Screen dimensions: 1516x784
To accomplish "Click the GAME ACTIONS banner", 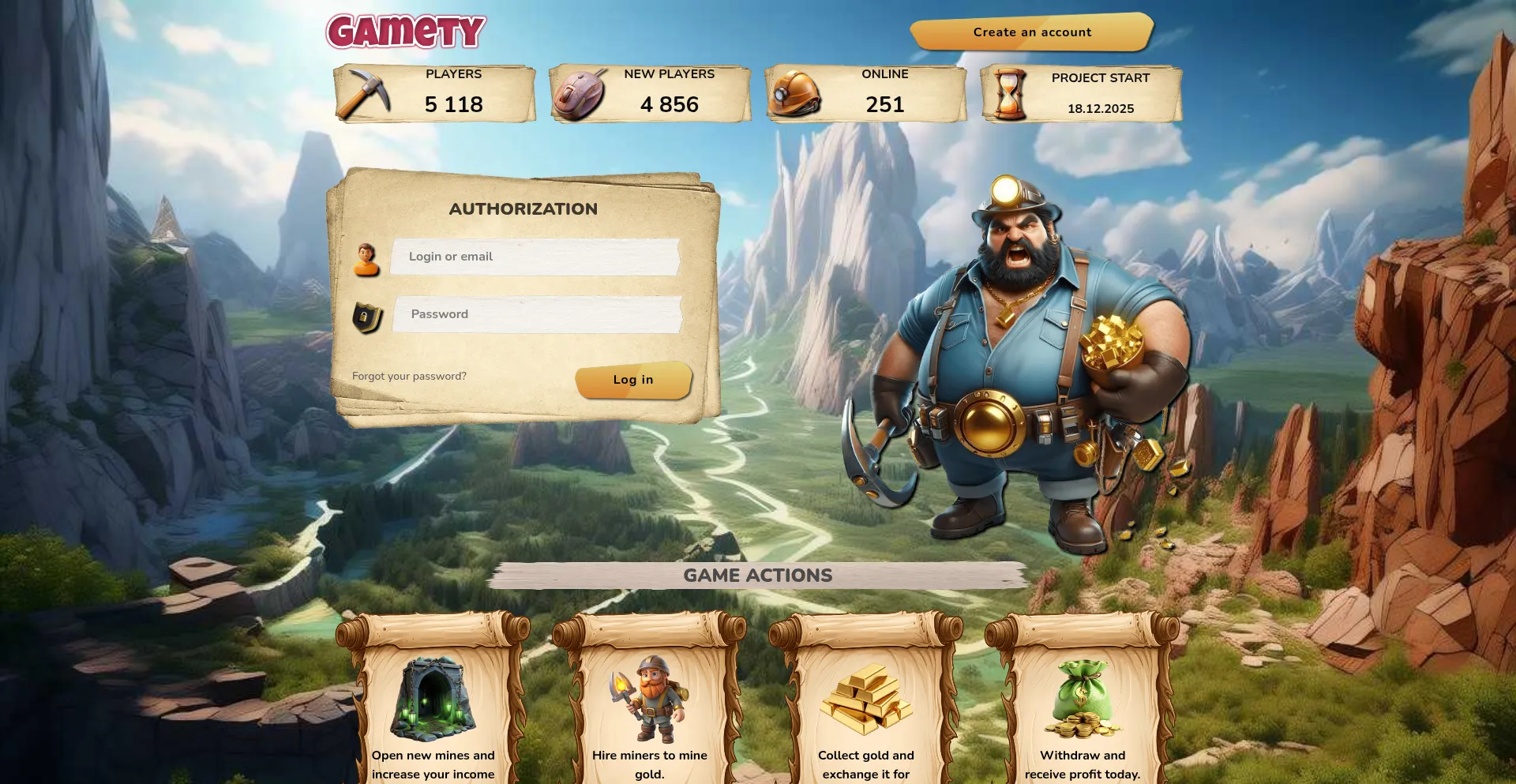I will point(758,576).
